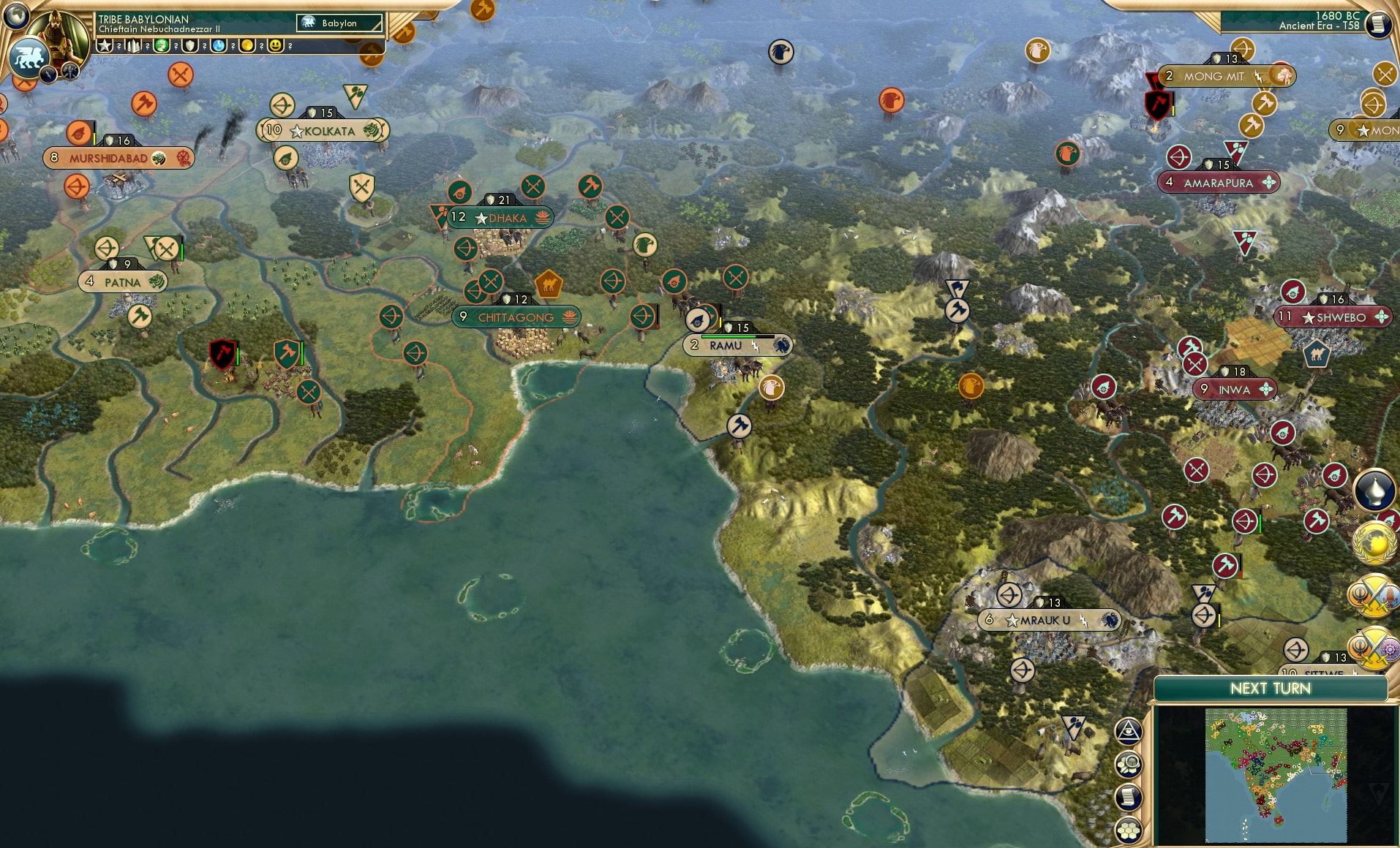Toggle the globe view button in the top-left corner
1400x848 pixels.
16,17
